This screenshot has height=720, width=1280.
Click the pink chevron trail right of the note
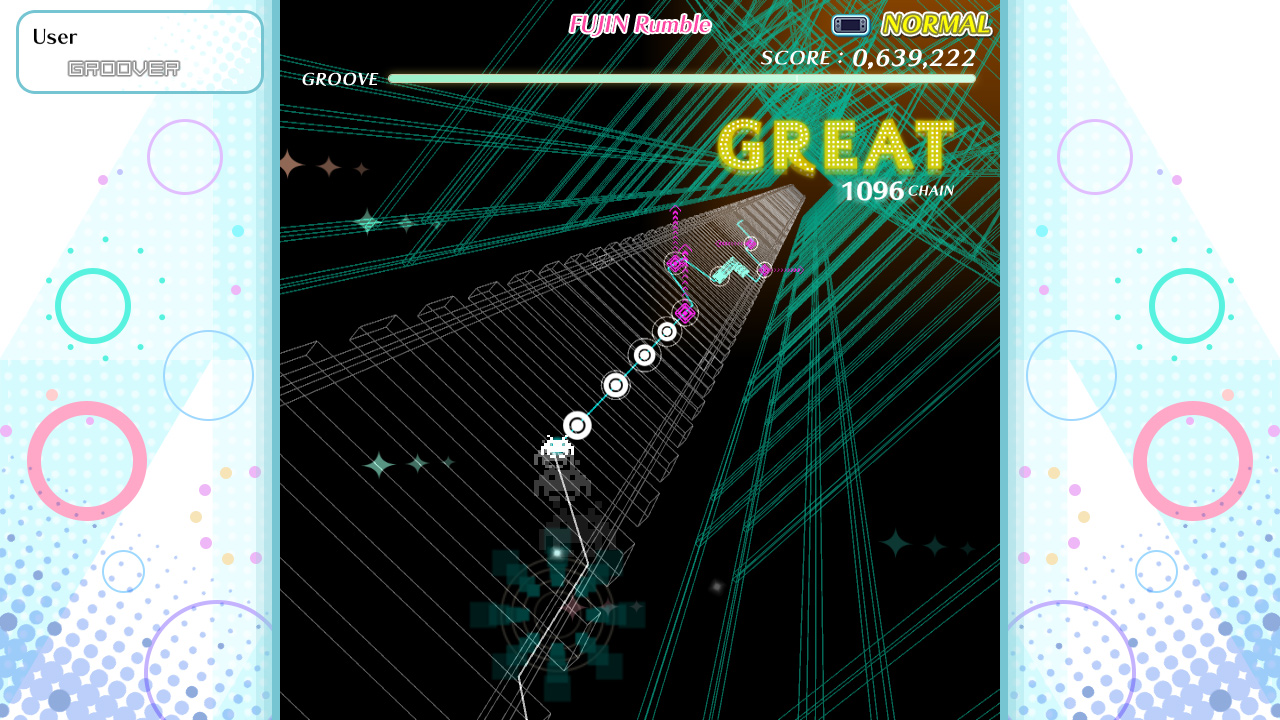790,268
